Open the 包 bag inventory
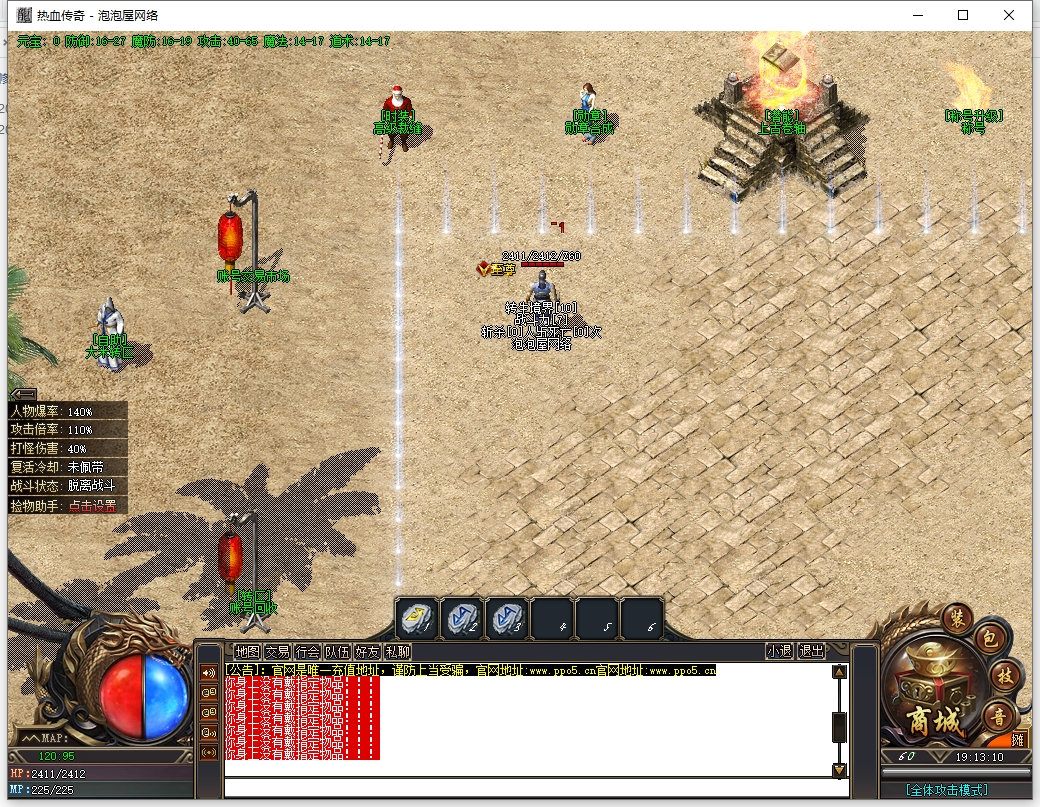 pyautogui.click(x=985, y=639)
